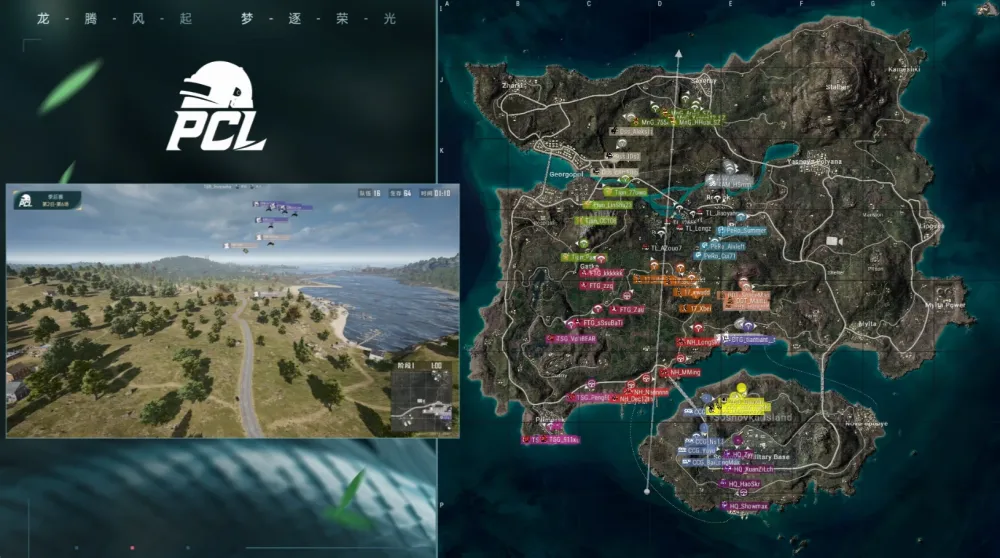Viewport: 1000px width, 558px height.
Task: Select the PeRo_Akleft player marker
Action: (727, 244)
